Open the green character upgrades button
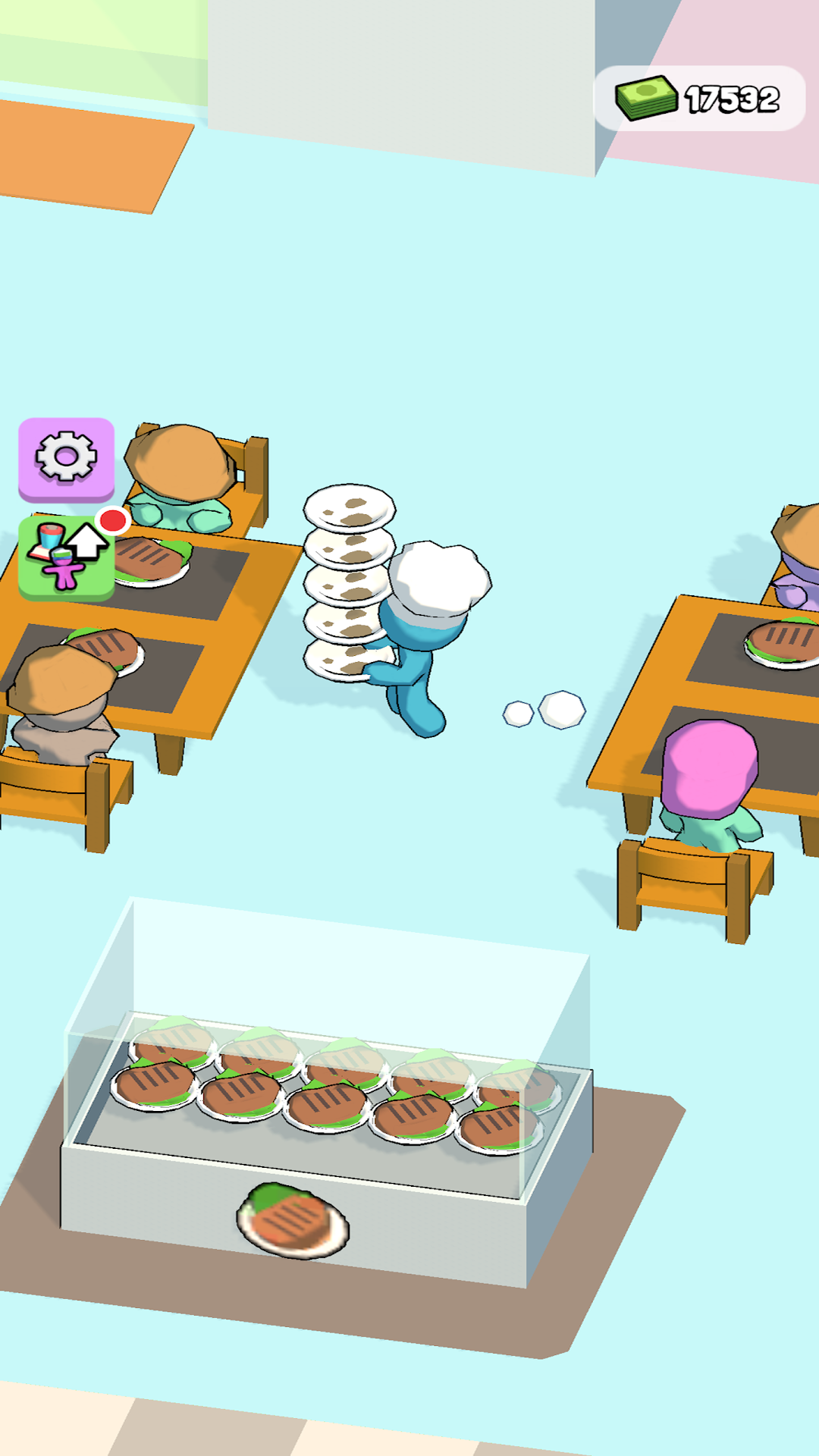Viewport: 819px width, 1456px height. pyautogui.click(x=66, y=557)
